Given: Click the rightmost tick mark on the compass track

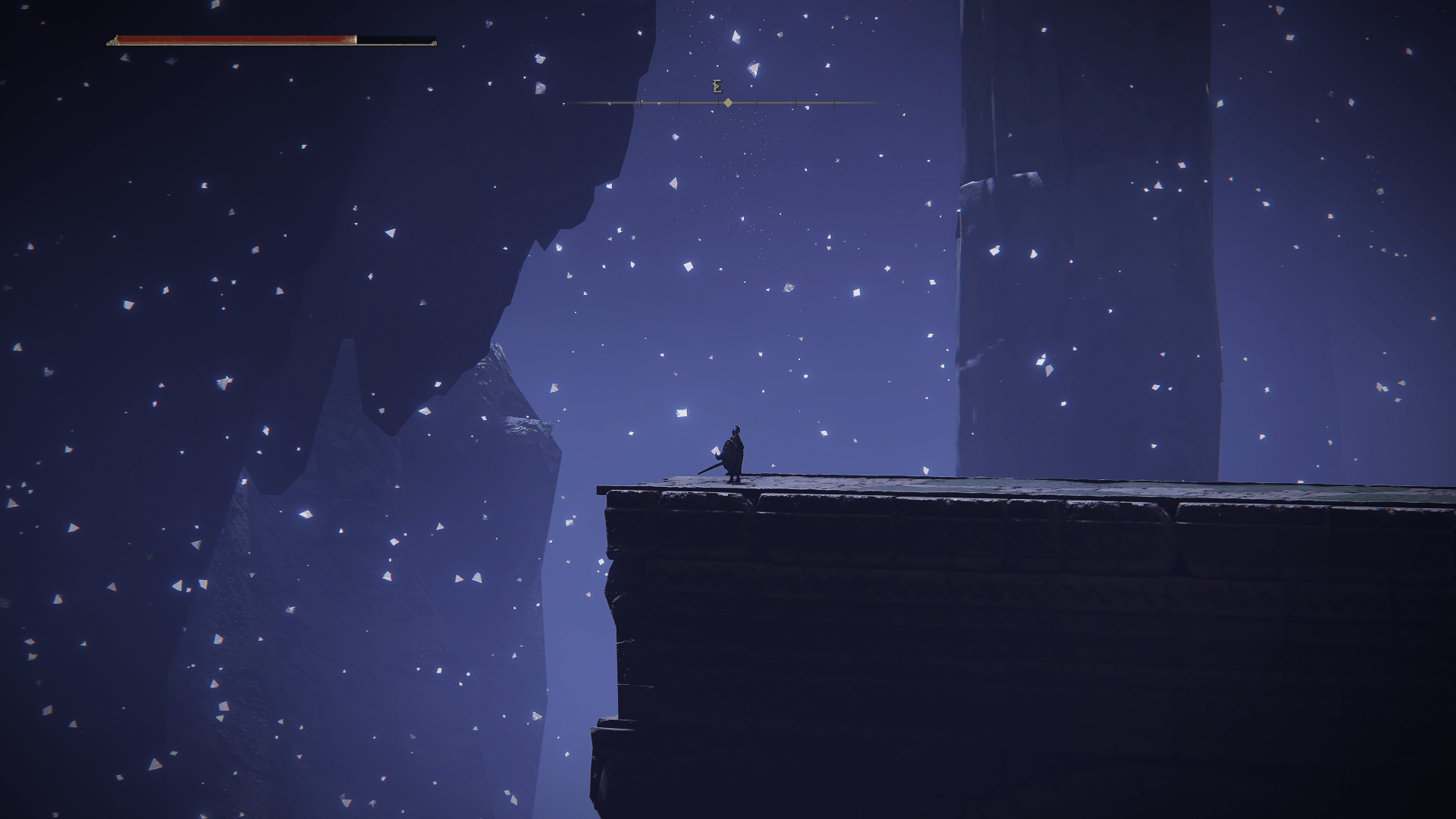Looking at the screenshot, I should [x=833, y=102].
